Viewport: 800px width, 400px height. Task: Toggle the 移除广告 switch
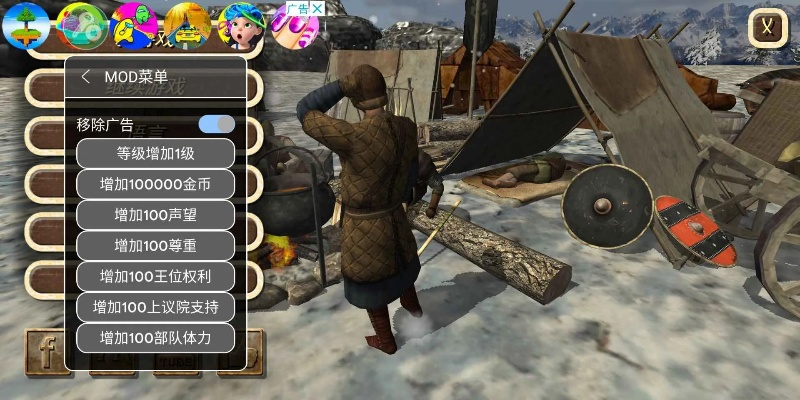tap(216, 125)
